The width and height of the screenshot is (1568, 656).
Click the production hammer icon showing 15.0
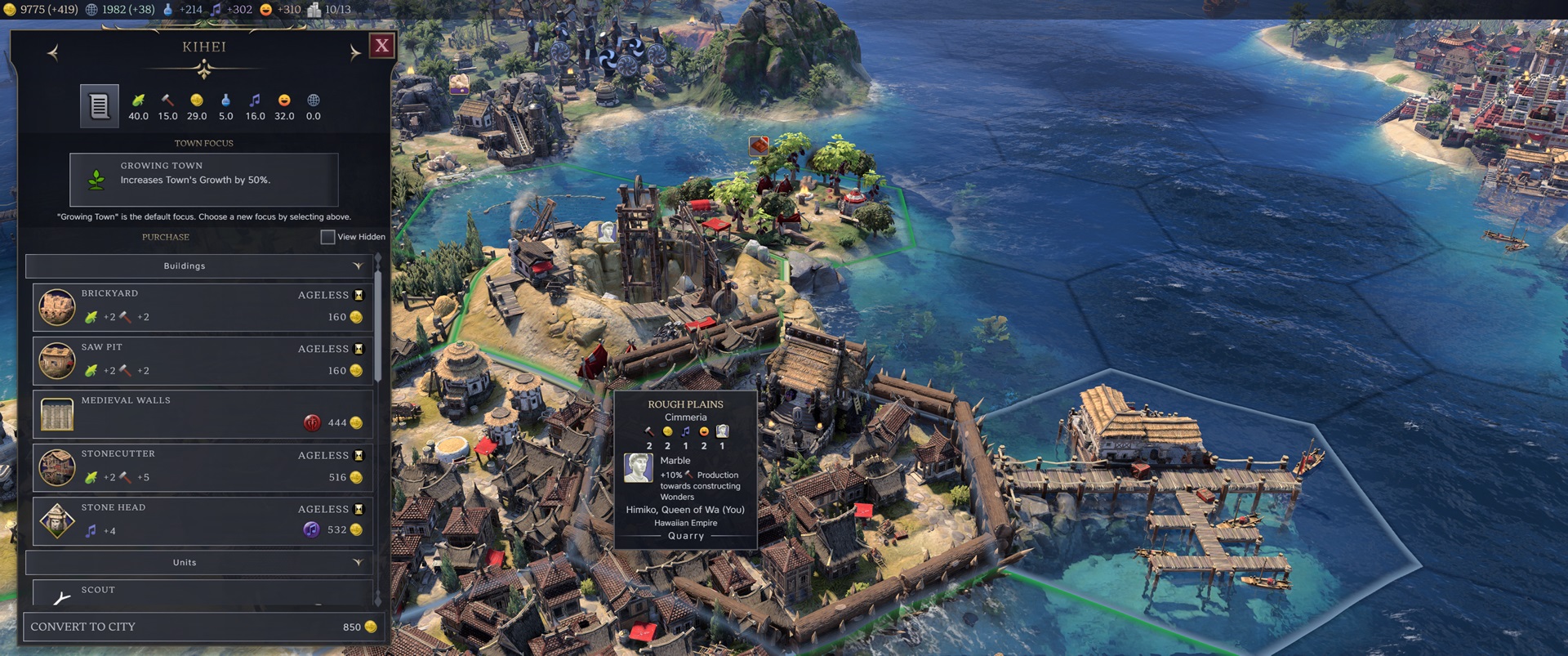pos(167,98)
